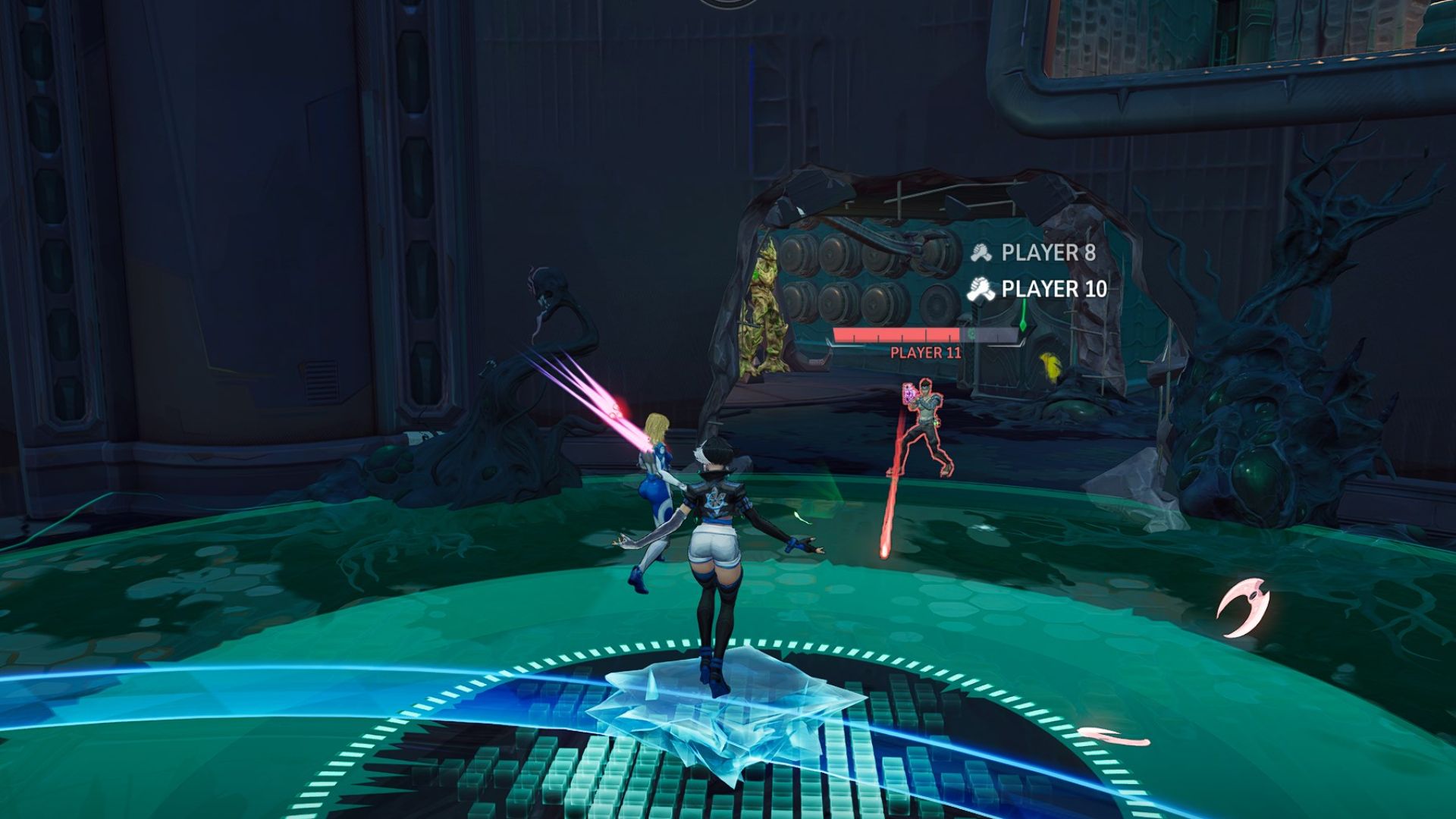
Task: Click the handshake icon next to PLAYER 8
Action: 981,251
